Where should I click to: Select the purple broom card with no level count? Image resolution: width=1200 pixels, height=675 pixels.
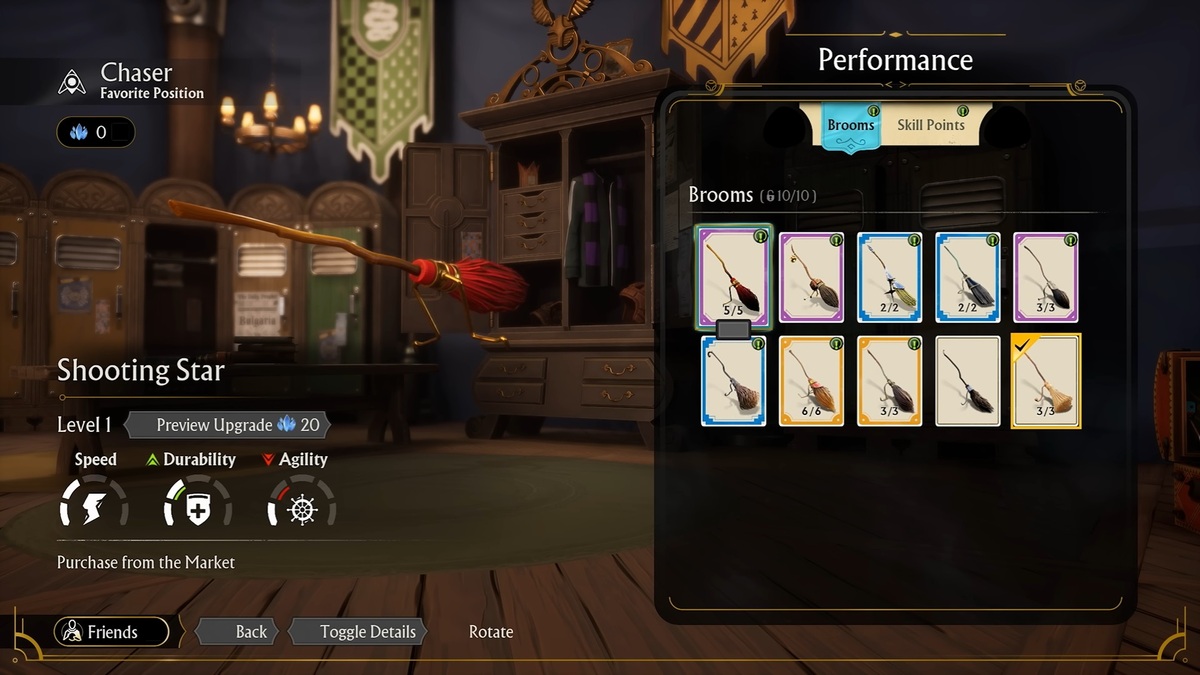click(811, 277)
